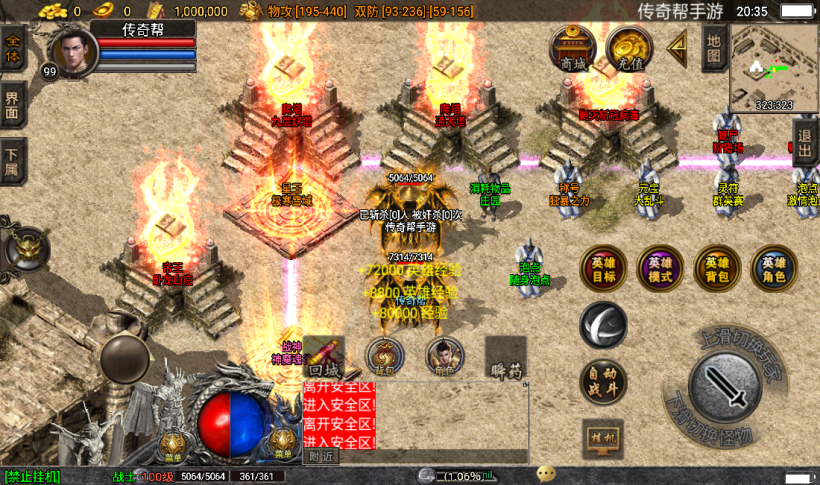Image resolution: width=820 pixels, height=485 pixels.
Task: Open the 背包 bag icon
Action: [385, 356]
